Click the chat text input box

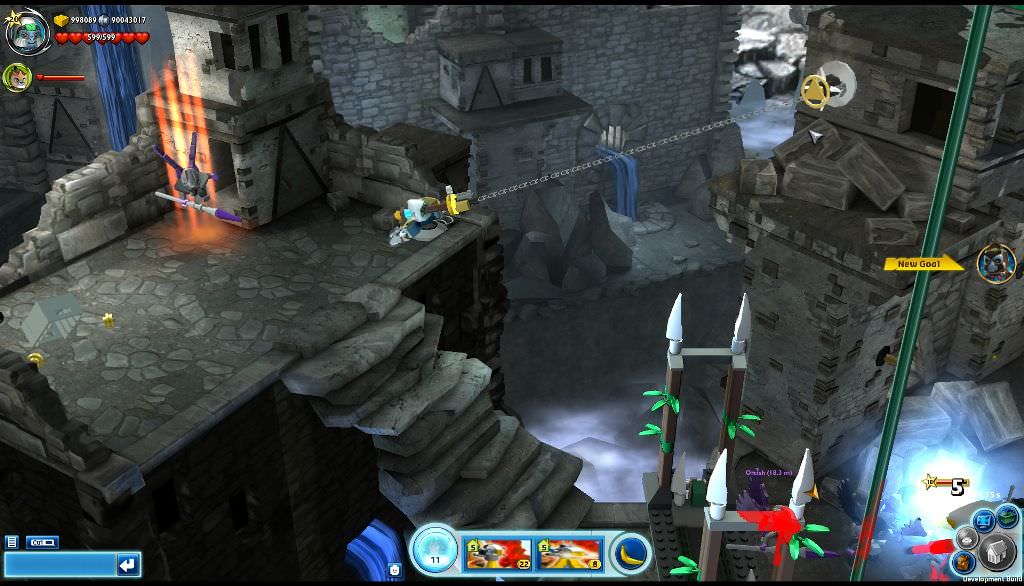tap(58, 565)
